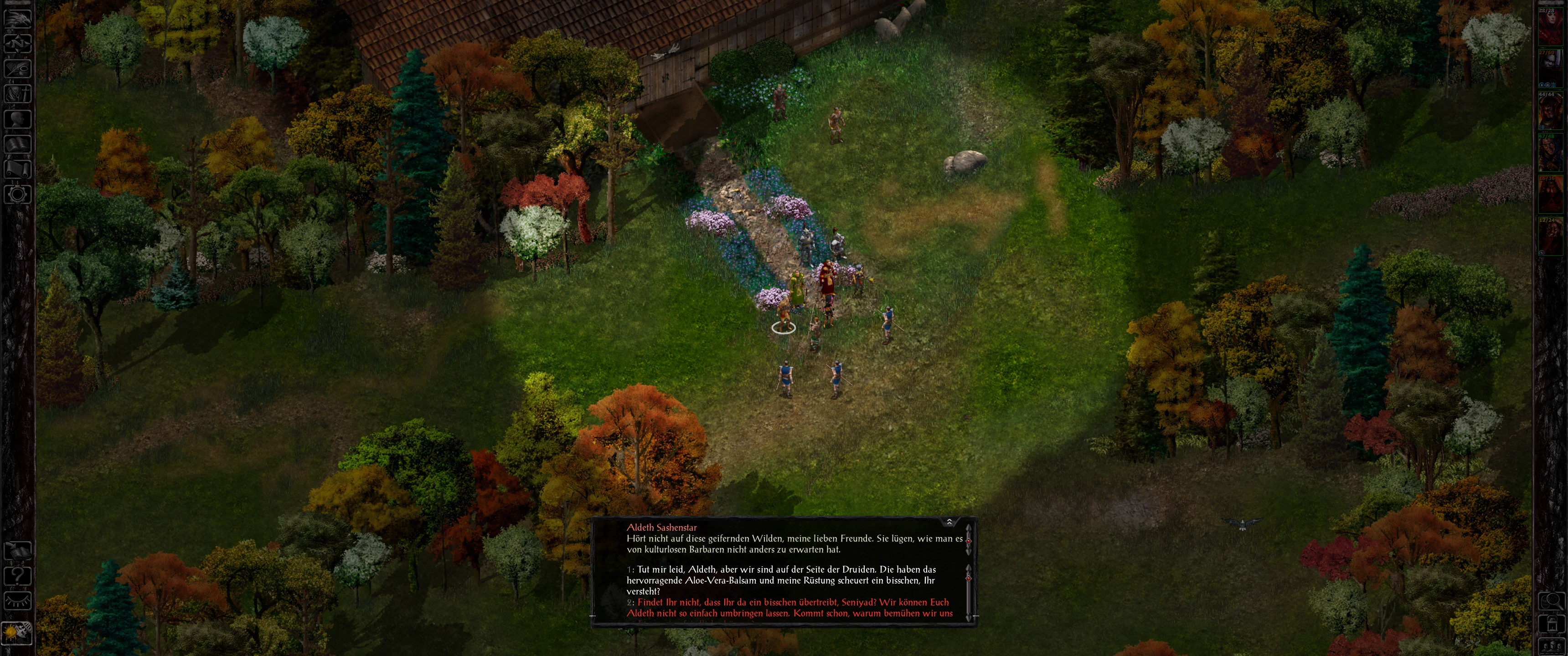Select the portrait showing 44/44 hit points

1550,113
